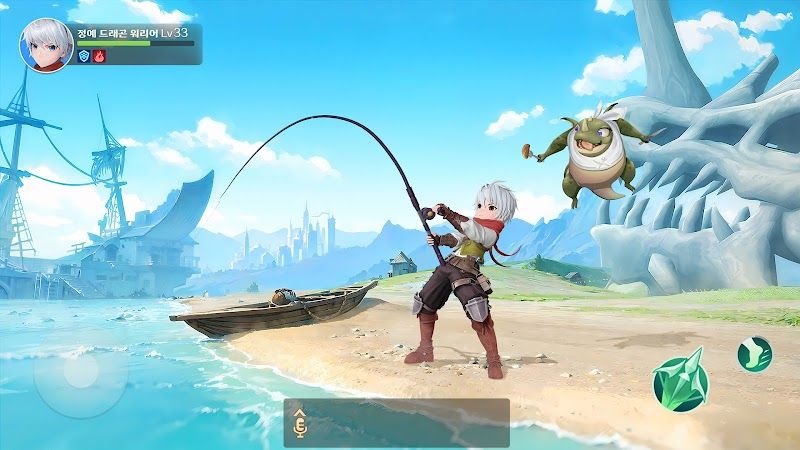Tap the red flame buff icon
This screenshot has width=800, height=450.
pos(99,57)
